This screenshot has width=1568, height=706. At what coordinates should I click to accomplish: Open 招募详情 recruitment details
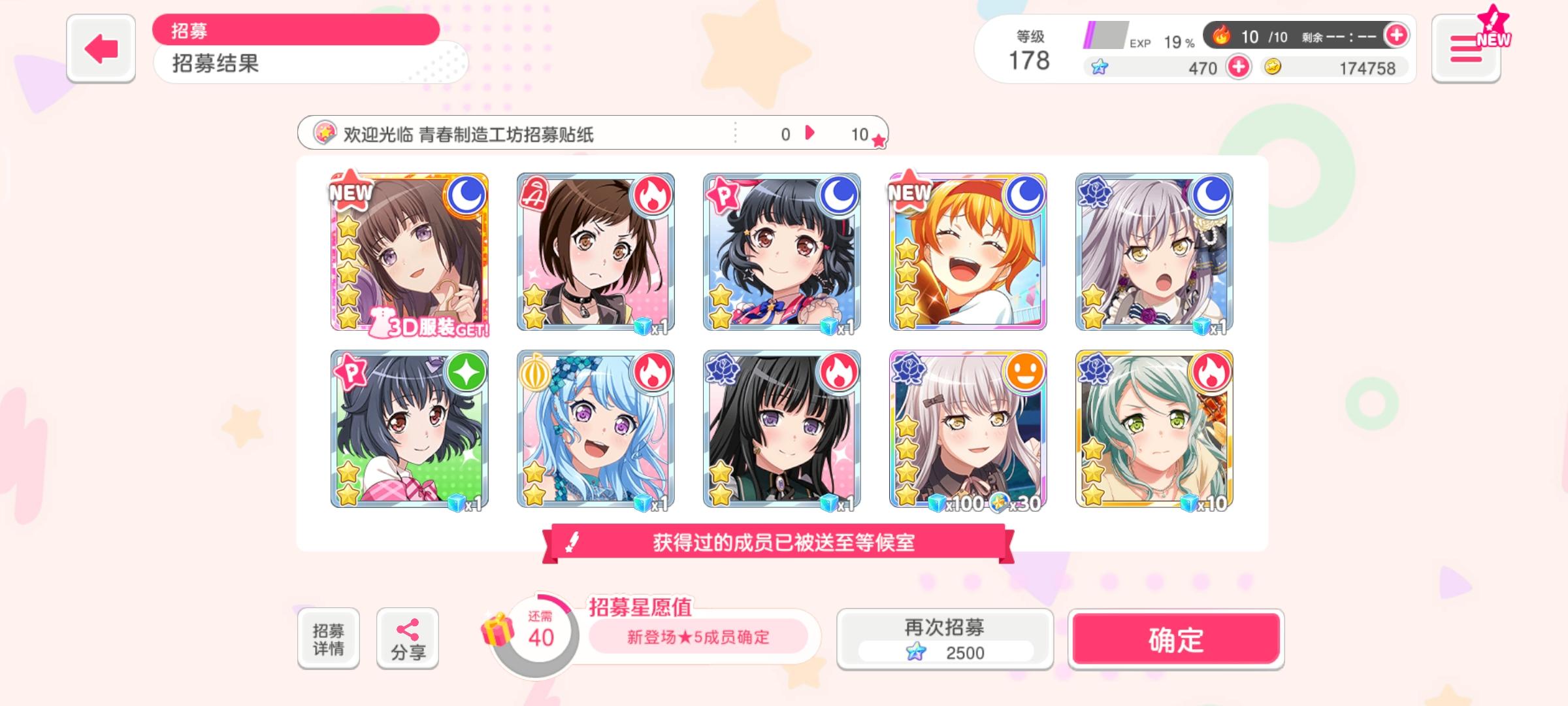329,637
